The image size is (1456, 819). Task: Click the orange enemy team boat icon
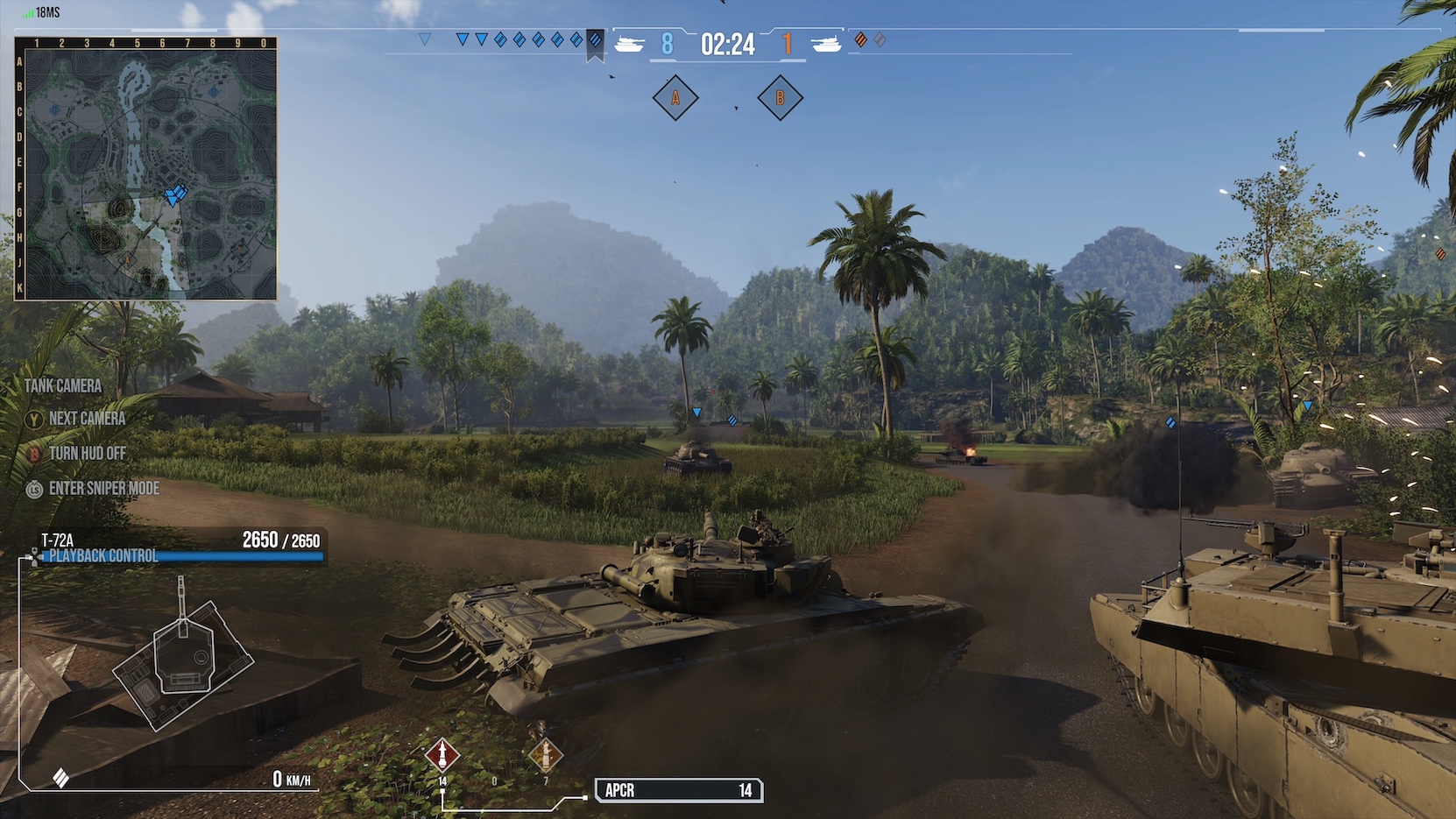pyautogui.click(x=824, y=41)
